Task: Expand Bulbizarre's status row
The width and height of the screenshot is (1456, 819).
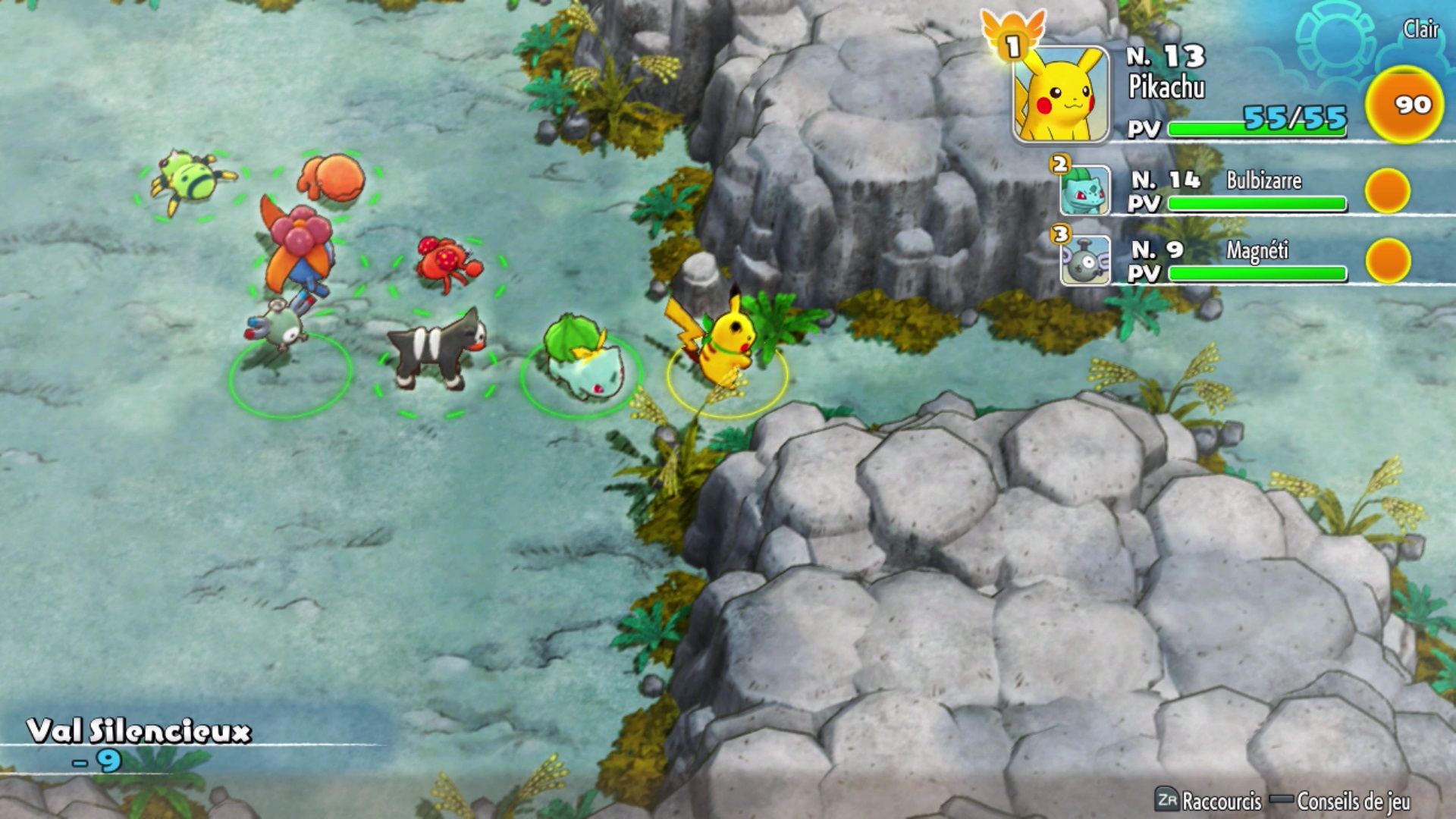Action: (x=1213, y=190)
